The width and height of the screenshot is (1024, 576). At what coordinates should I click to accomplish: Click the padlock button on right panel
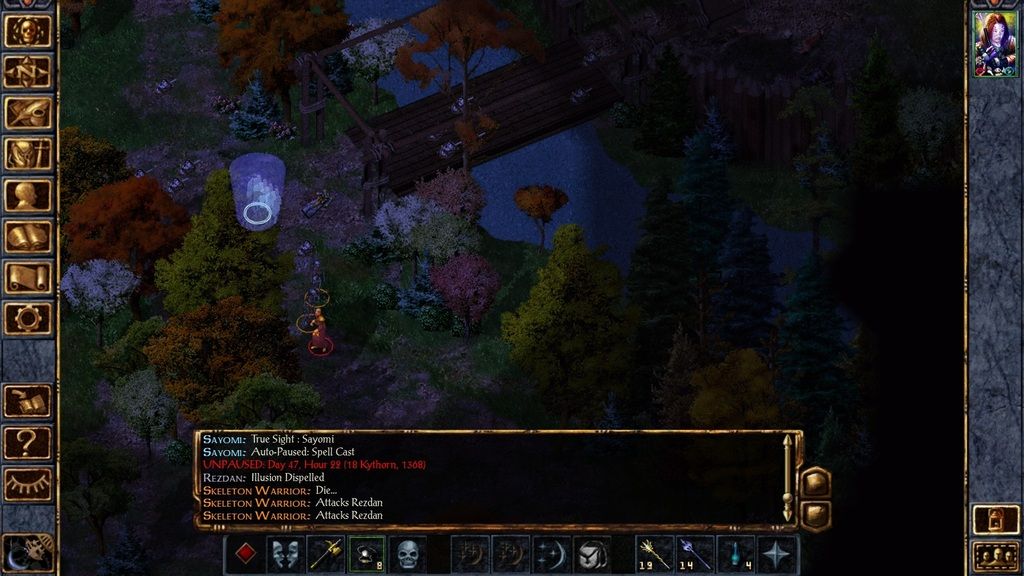996,519
